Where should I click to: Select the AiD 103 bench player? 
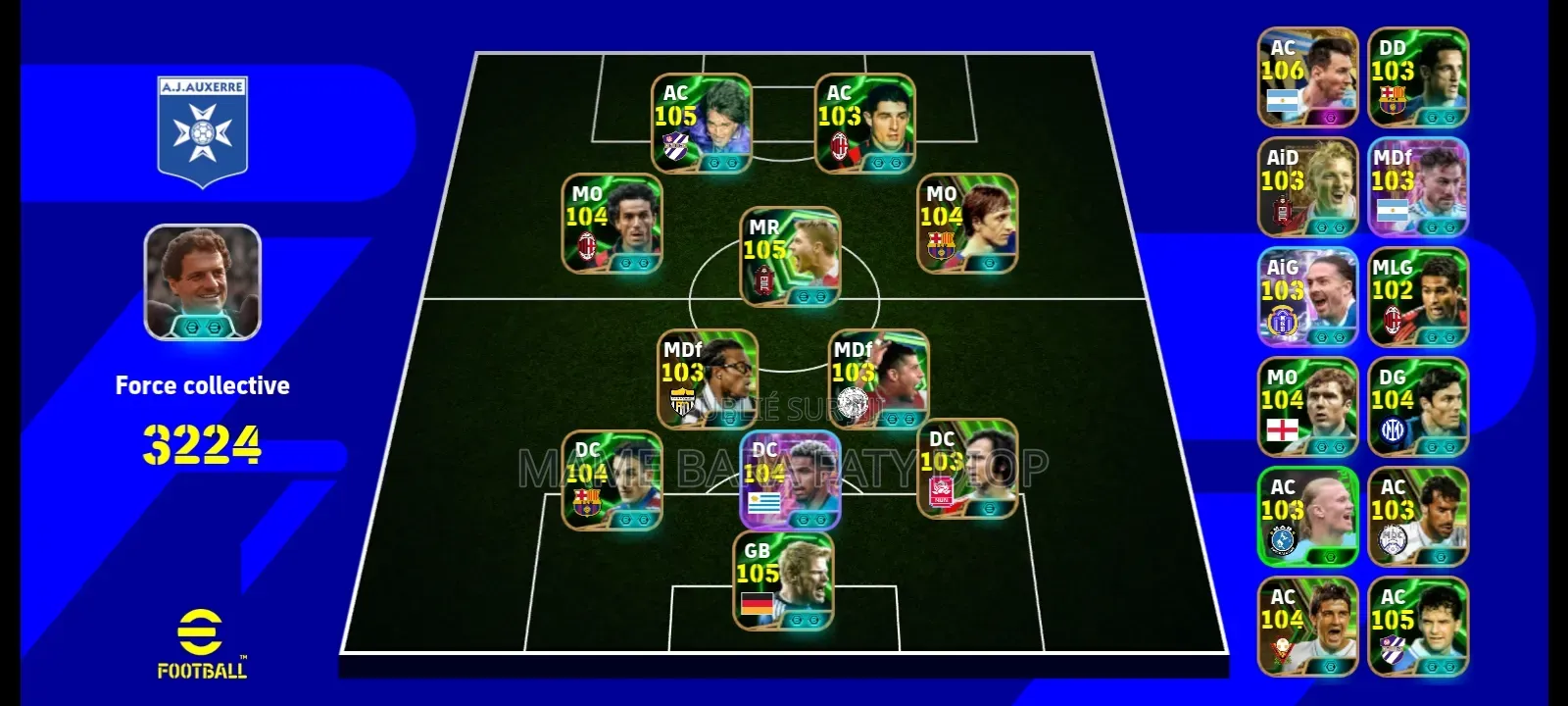tap(1307, 187)
